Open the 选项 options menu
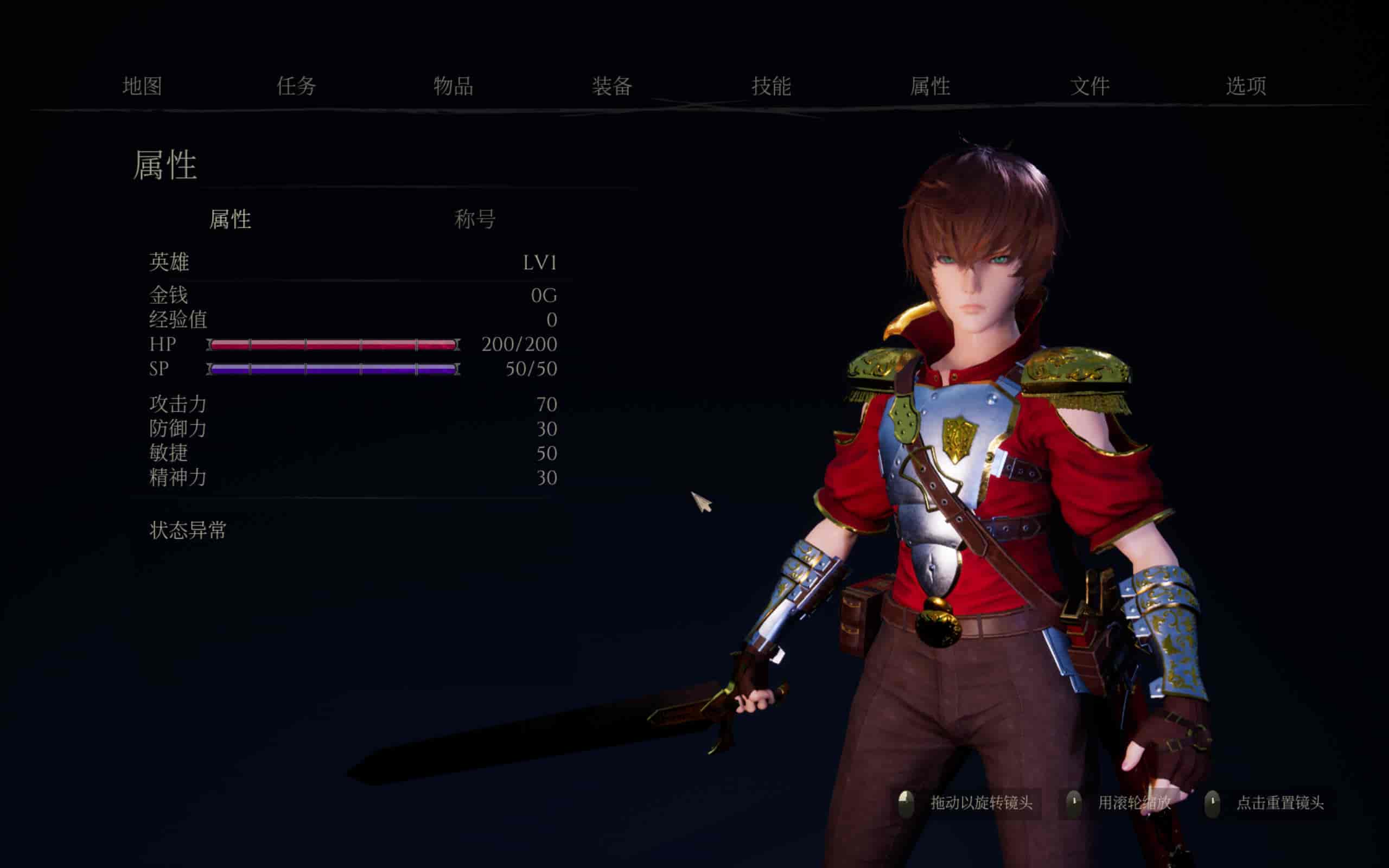Viewport: 1389px width, 868px height. coord(1246,86)
